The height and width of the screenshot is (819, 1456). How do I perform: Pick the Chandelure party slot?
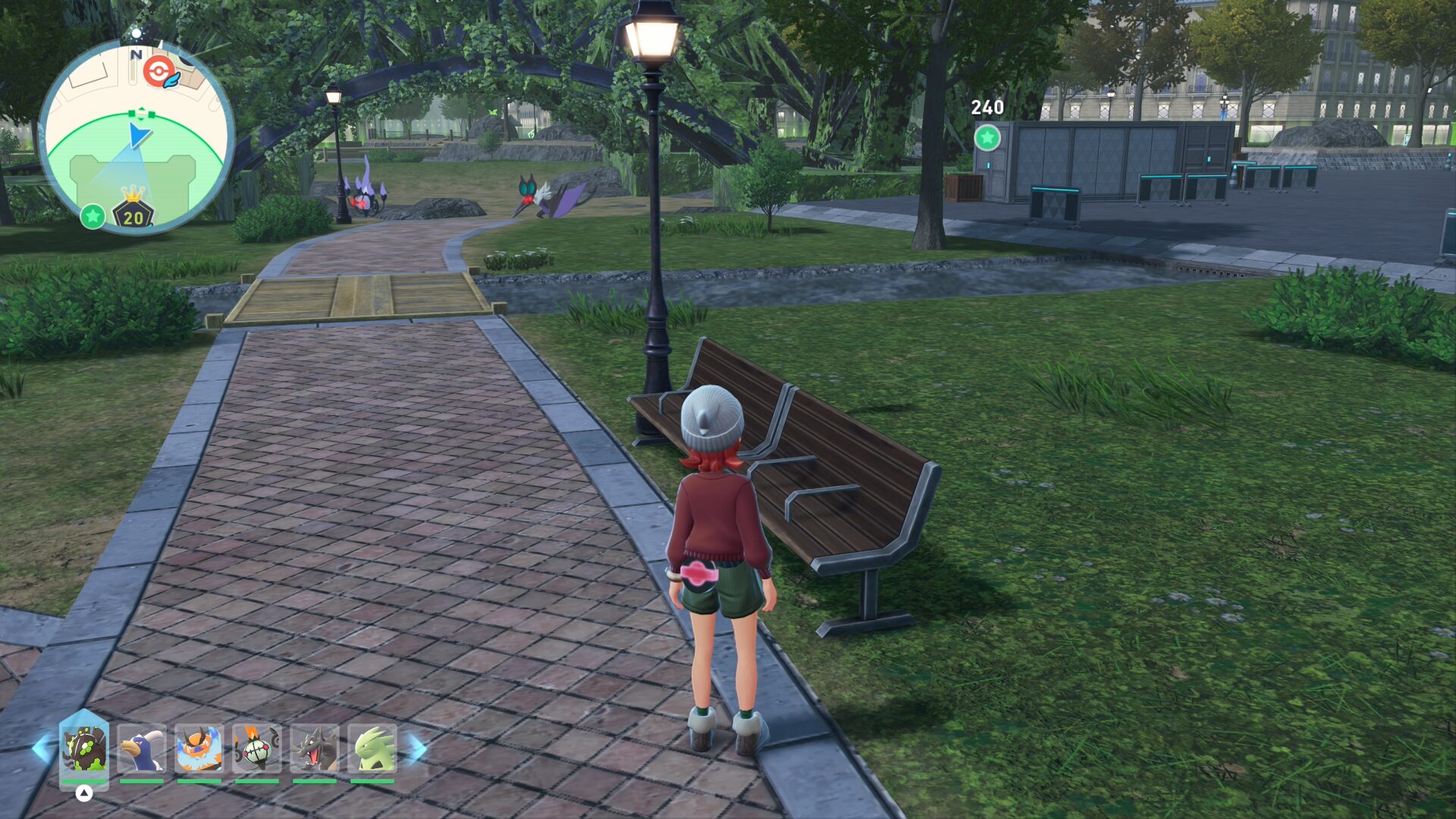click(256, 748)
